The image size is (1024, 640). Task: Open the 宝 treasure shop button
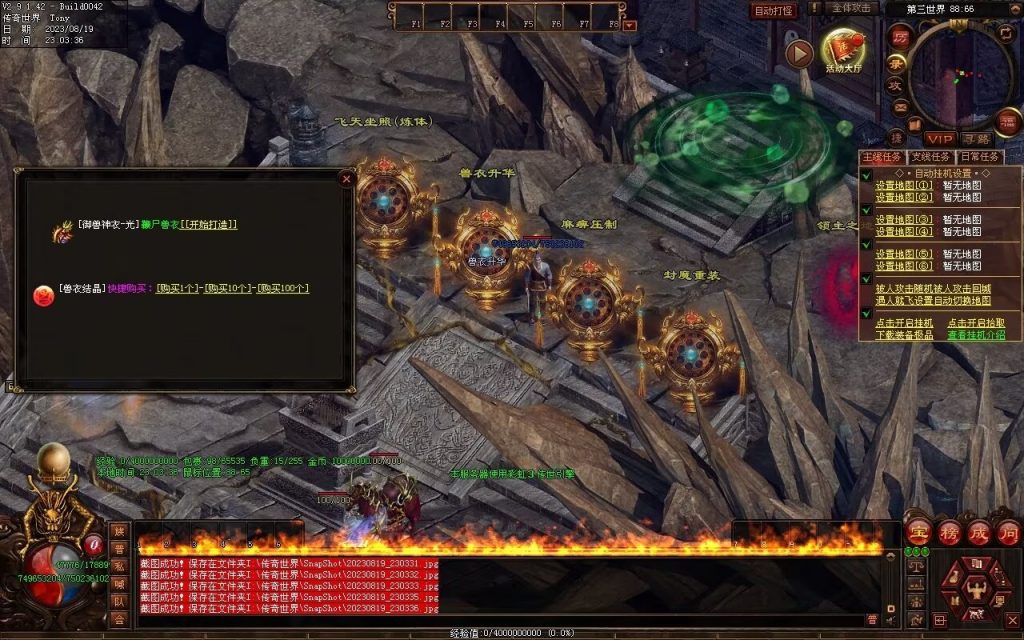click(918, 531)
